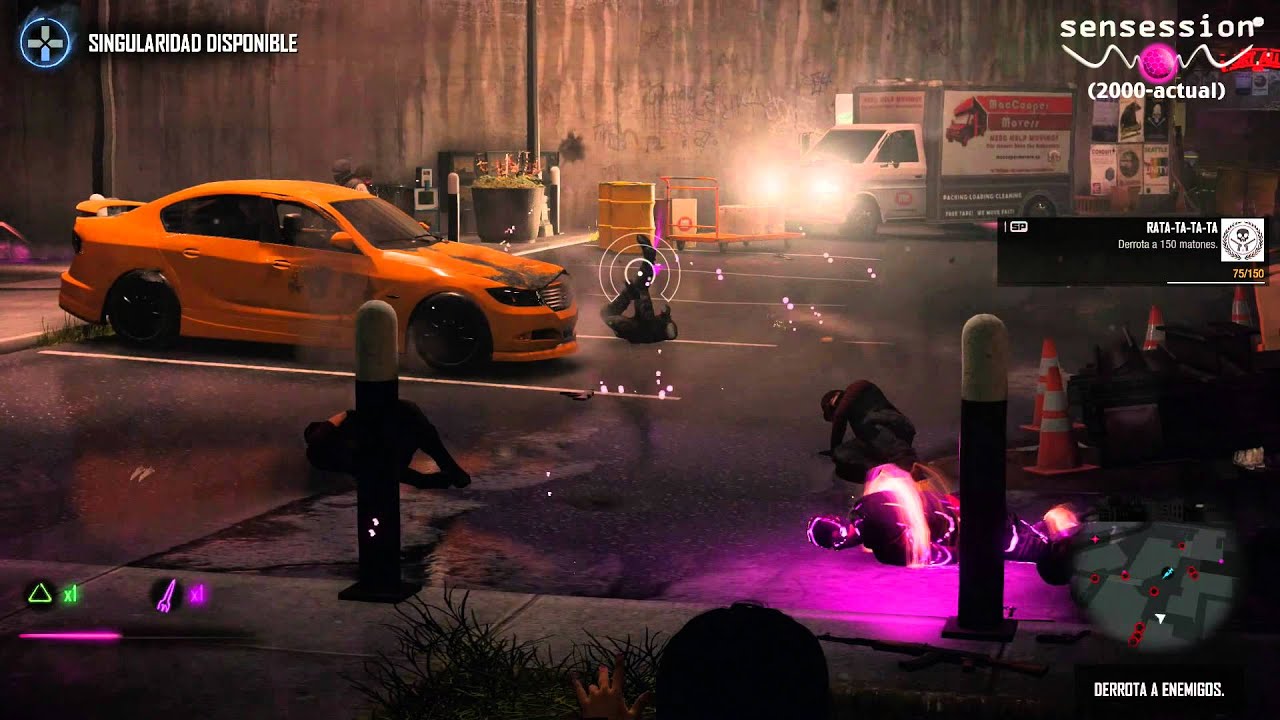Select a red enemy dot on the minimap
1280x720 pixels.
click(1154, 591)
